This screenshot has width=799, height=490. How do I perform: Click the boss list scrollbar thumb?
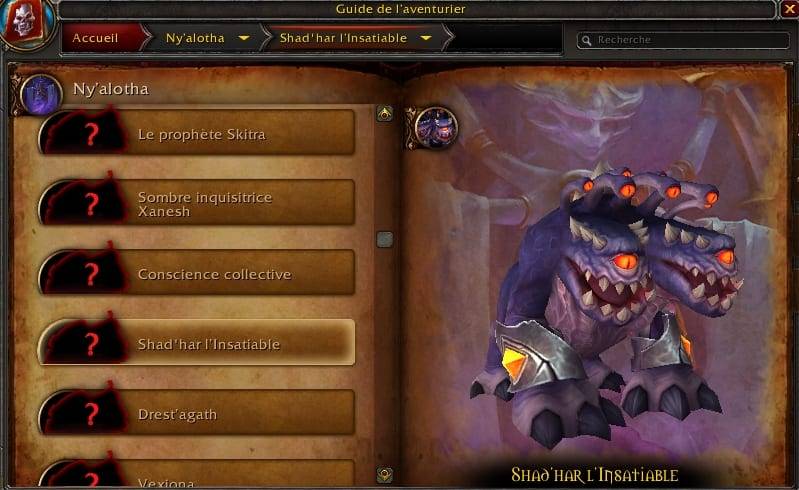pyautogui.click(x=384, y=239)
